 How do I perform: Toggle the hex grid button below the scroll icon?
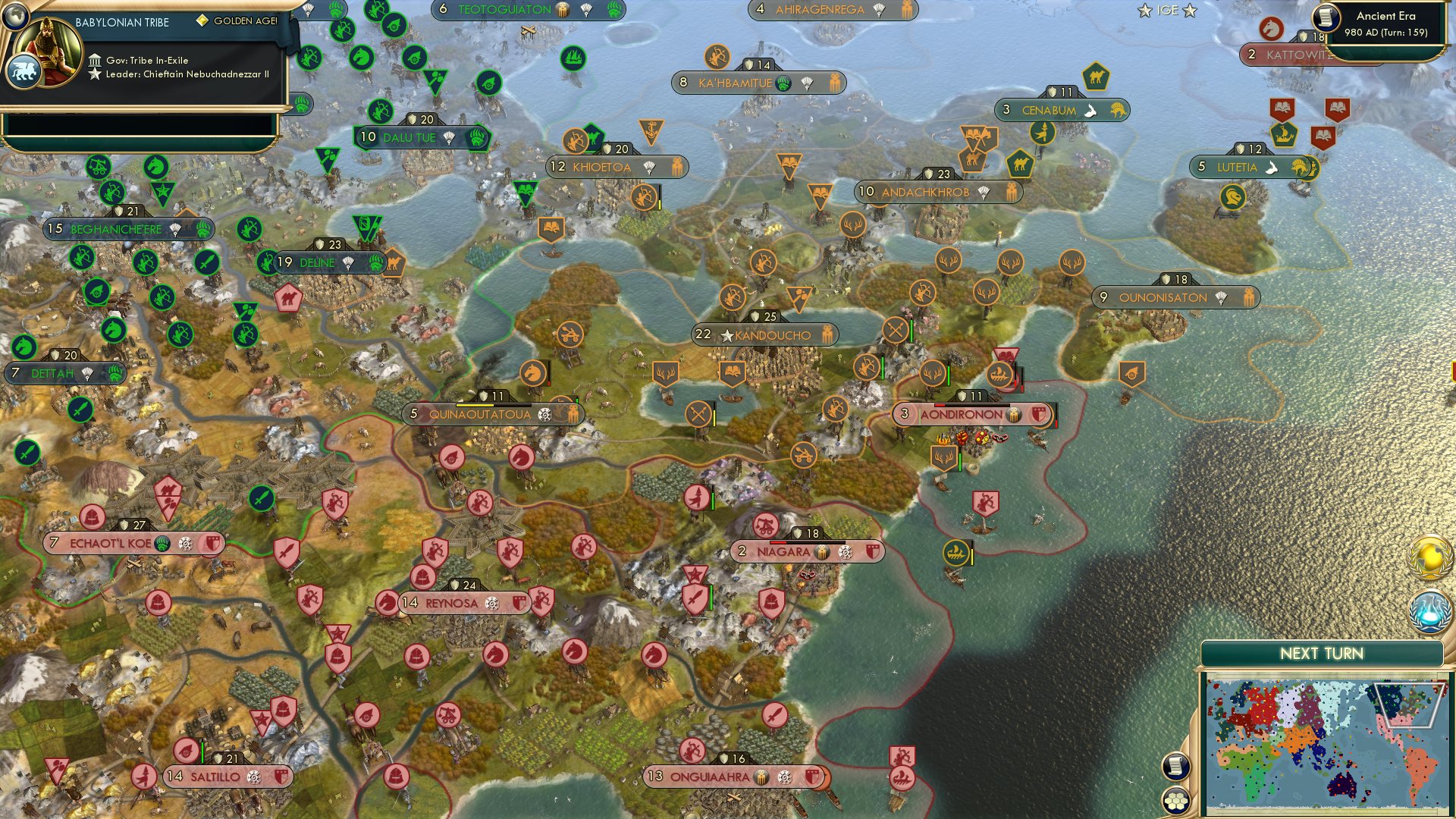point(1175,799)
